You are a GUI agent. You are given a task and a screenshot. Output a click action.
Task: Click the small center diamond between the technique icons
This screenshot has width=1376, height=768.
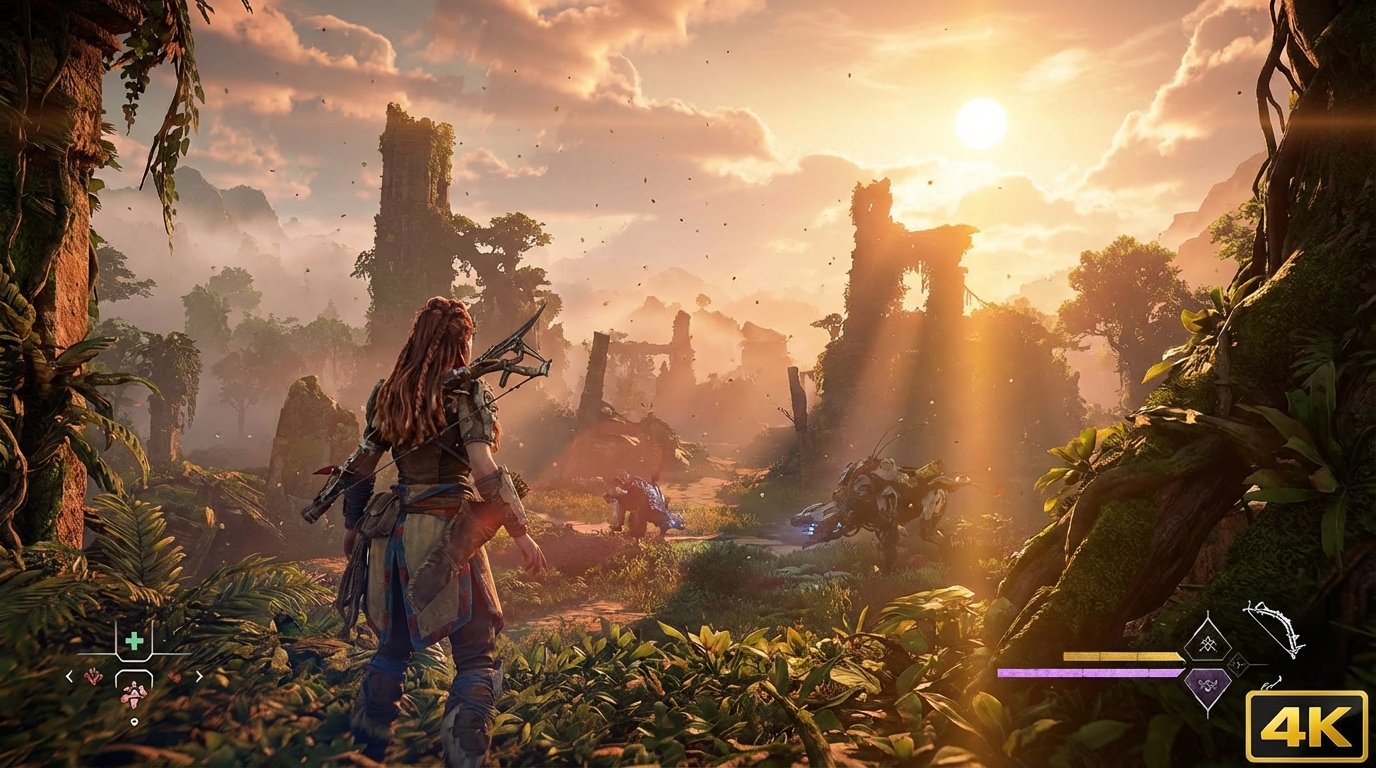[x=1238, y=663]
